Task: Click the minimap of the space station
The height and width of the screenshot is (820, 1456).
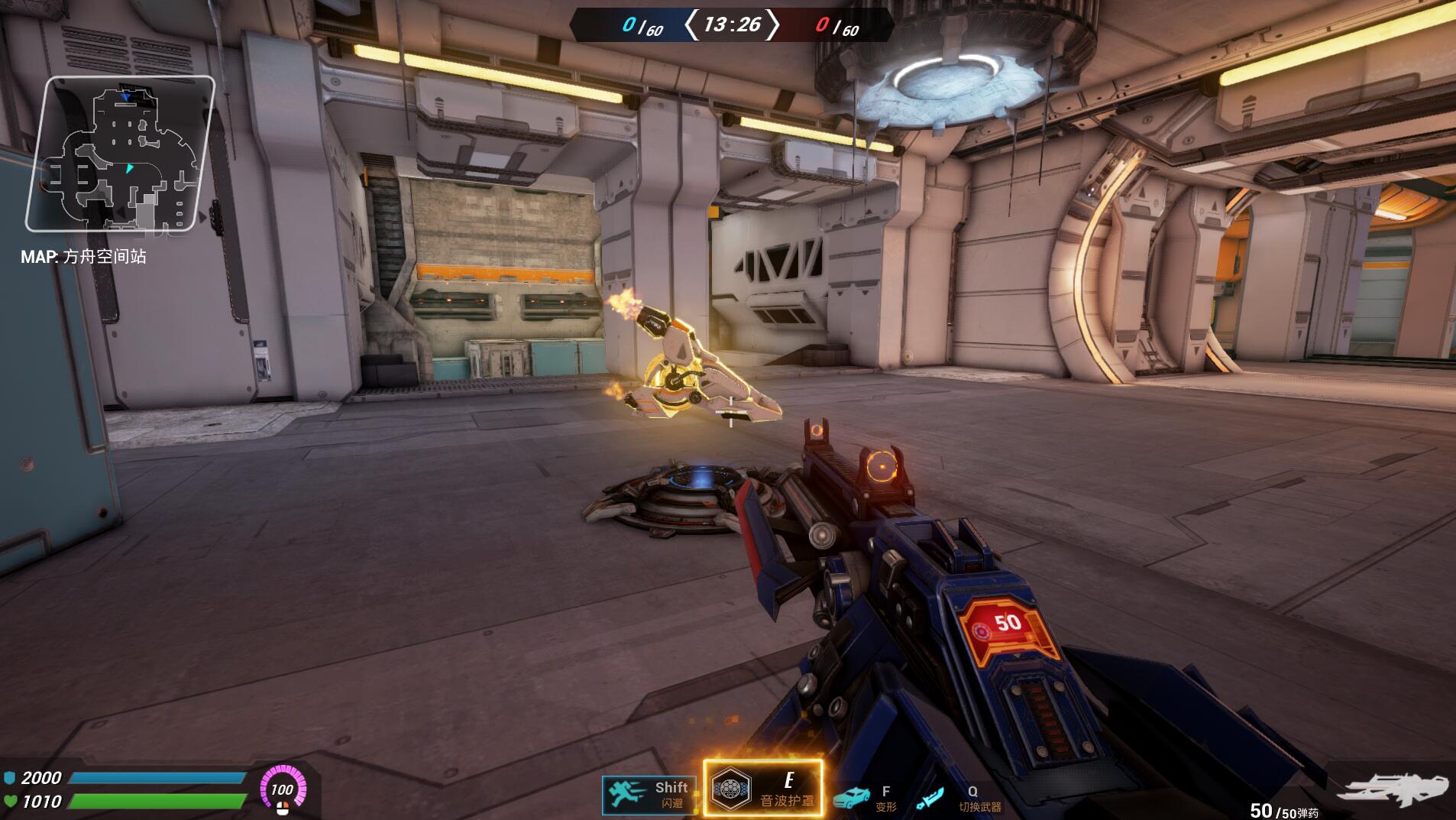Action: [120, 154]
